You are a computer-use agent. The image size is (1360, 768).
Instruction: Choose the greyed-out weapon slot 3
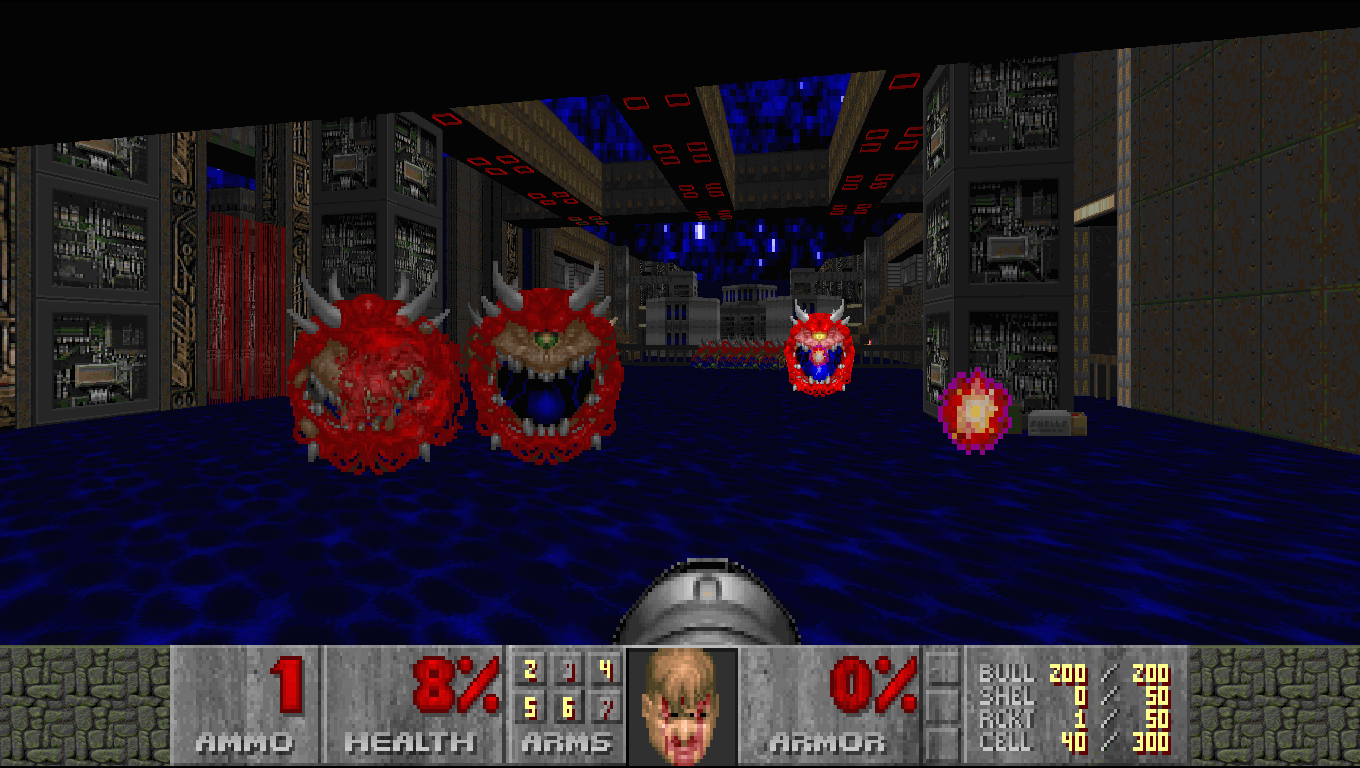point(567,670)
